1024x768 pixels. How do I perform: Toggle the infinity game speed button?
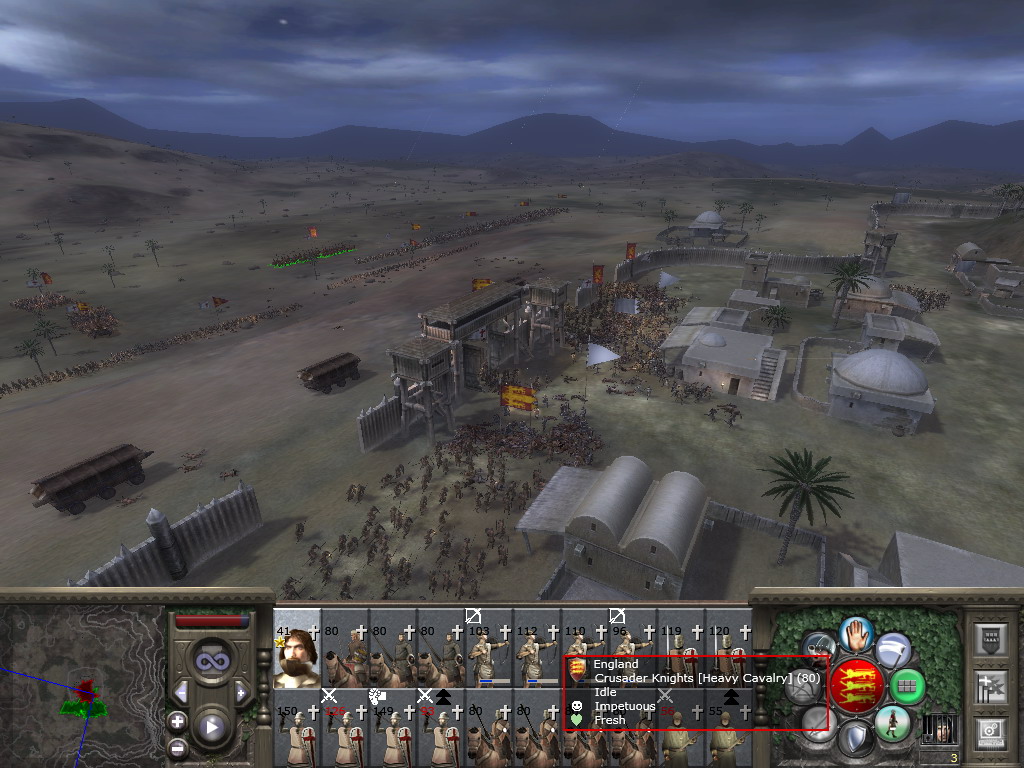pos(211,661)
